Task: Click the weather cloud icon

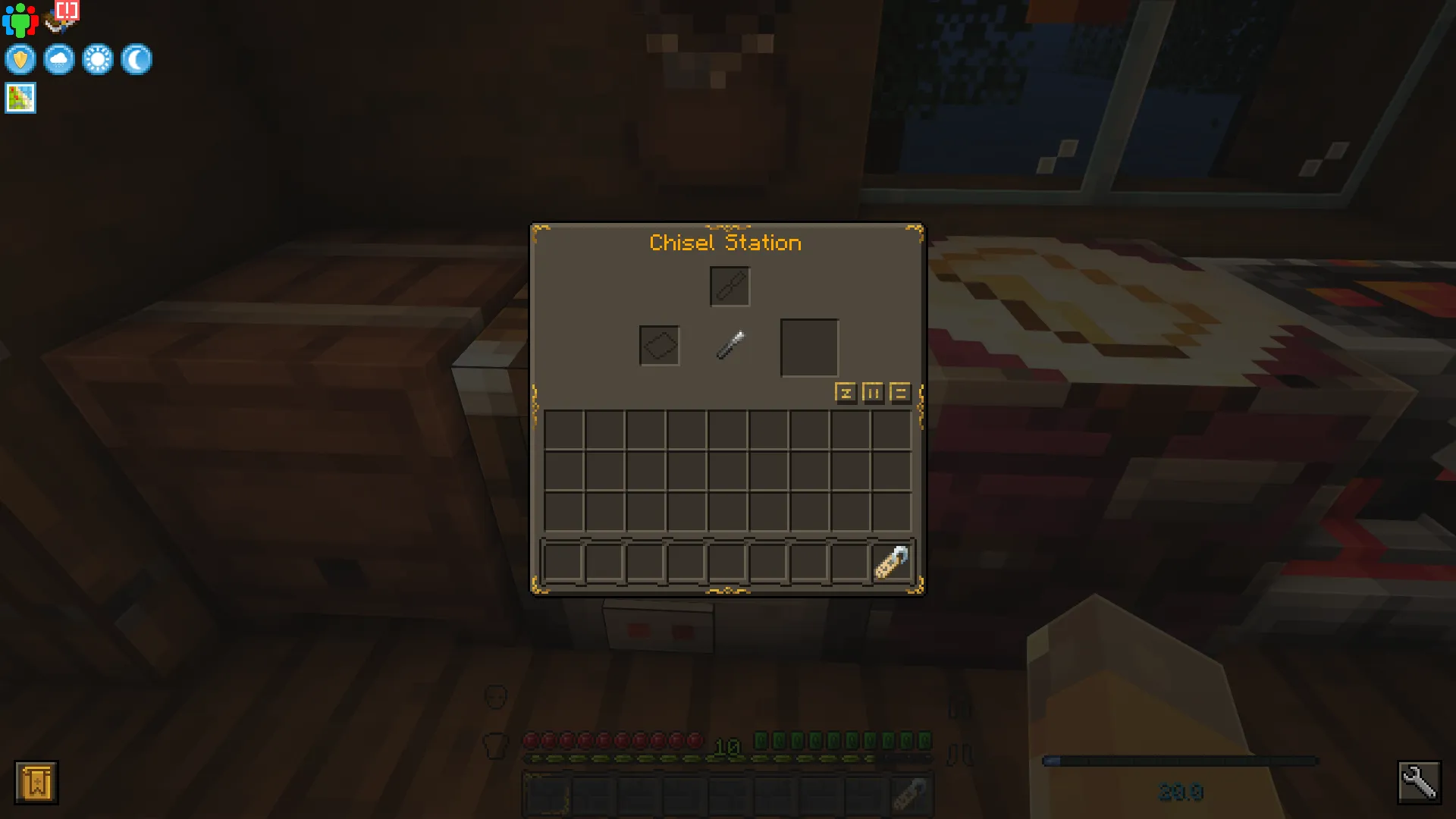Action: pos(58,59)
